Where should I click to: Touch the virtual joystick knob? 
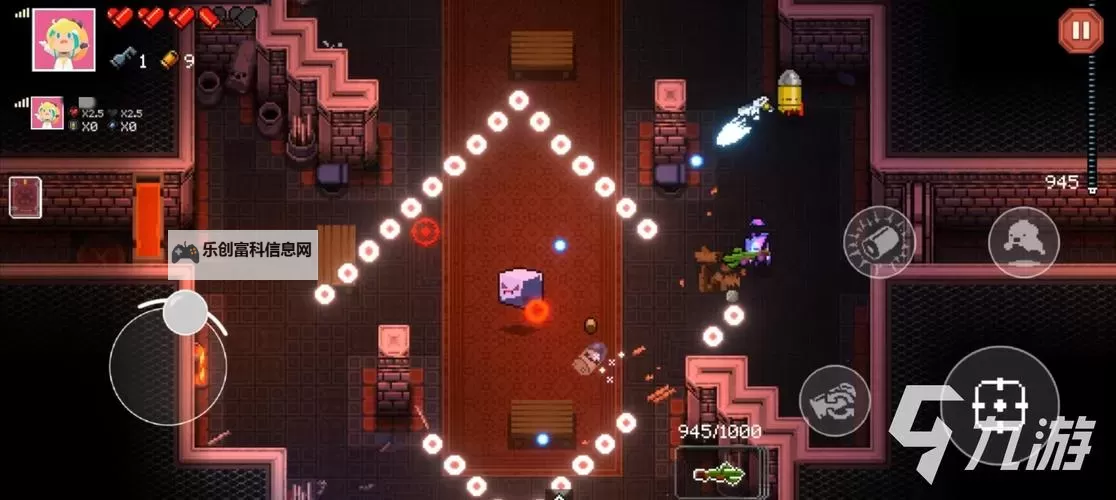coord(185,313)
